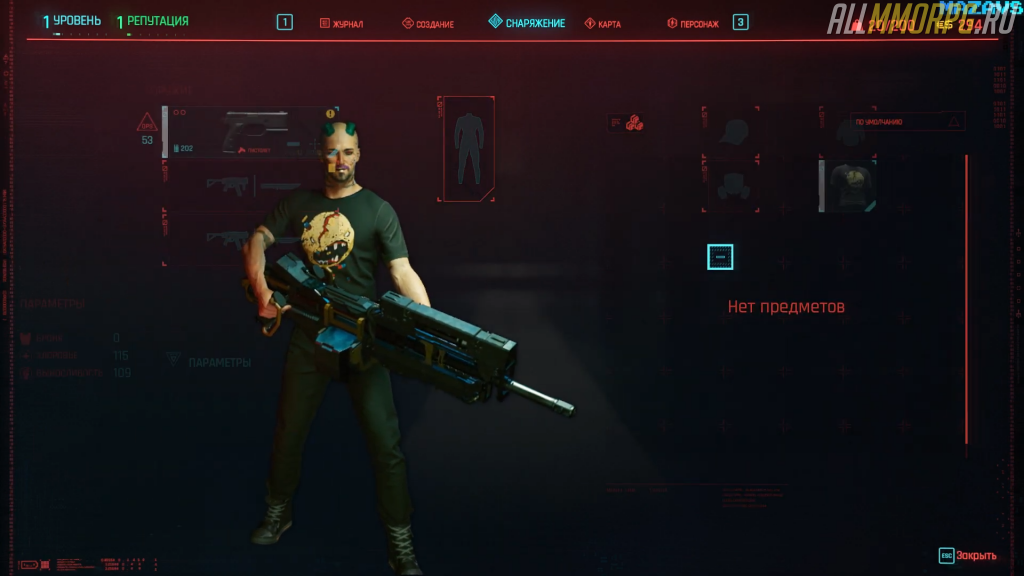1024x576 pixels.
Task: Switch to the Создание (Crafting) tab
Action: [428, 23]
